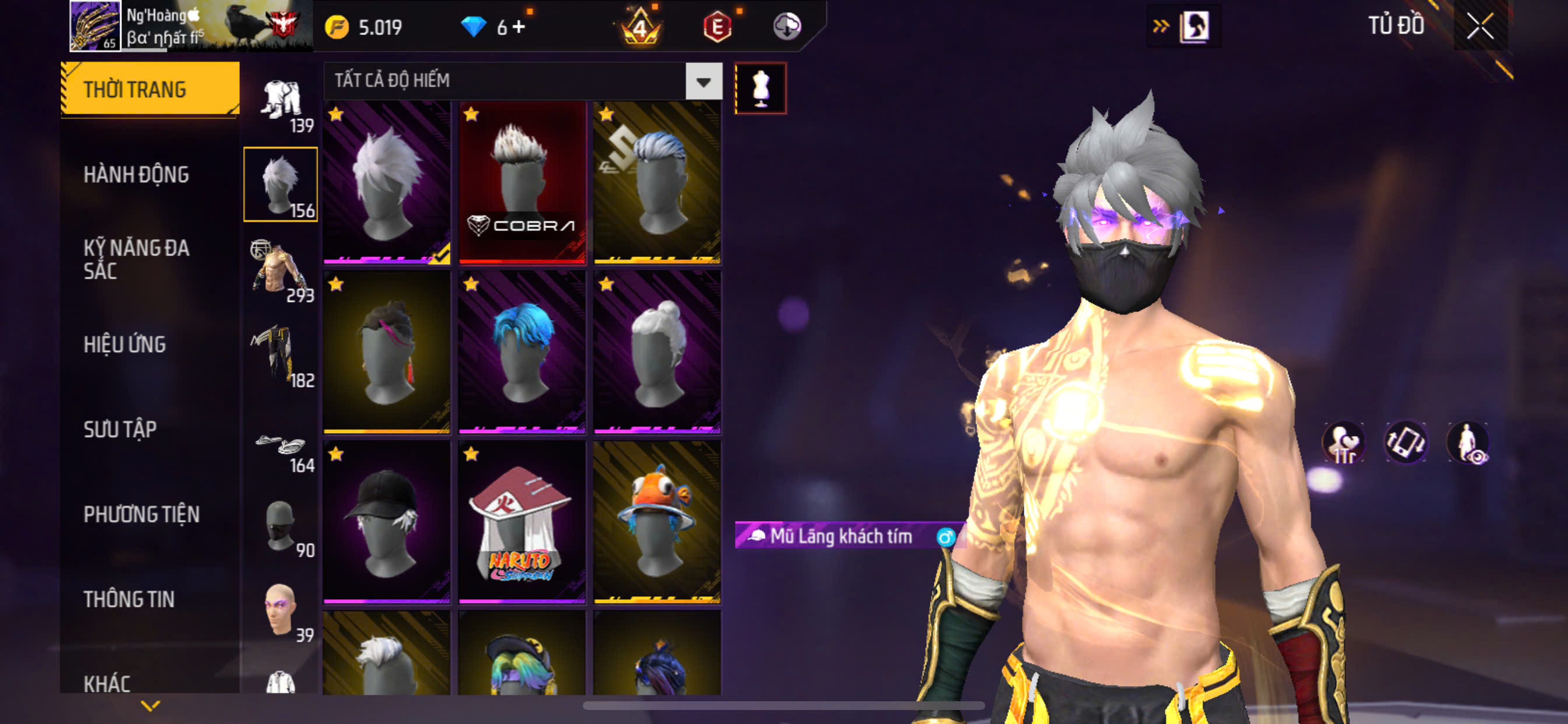This screenshot has height=724, width=1568.
Task: Choose the Naruto Hokage hat
Action: (x=521, y=523)
